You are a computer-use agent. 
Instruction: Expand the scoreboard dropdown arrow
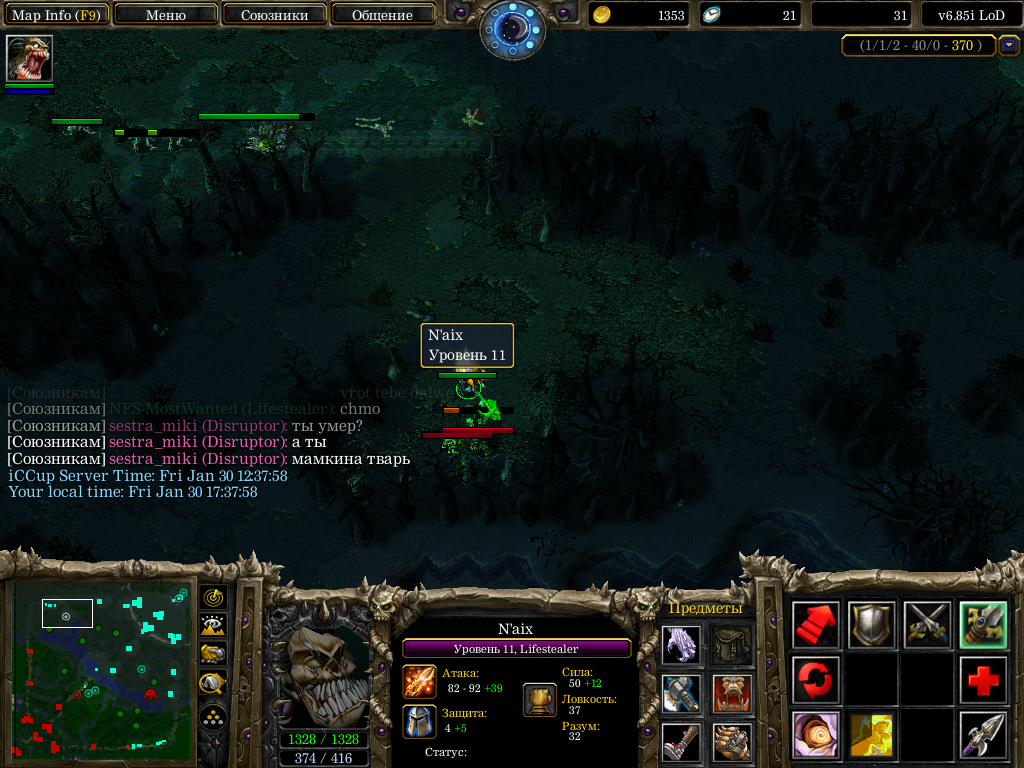click(1009, 45)
